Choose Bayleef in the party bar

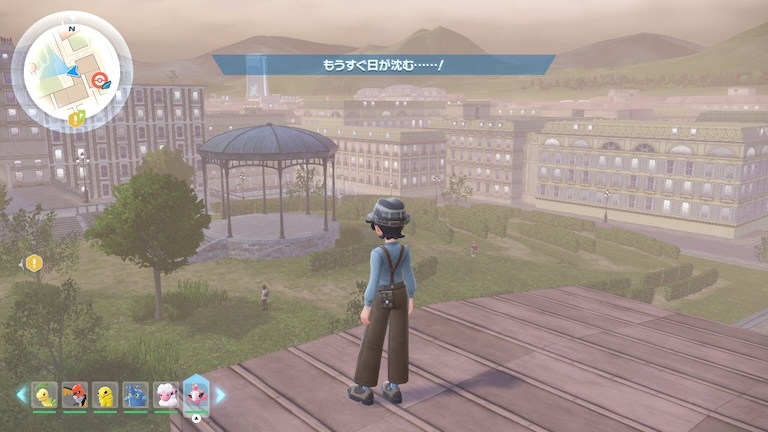[x=44, y=395]
